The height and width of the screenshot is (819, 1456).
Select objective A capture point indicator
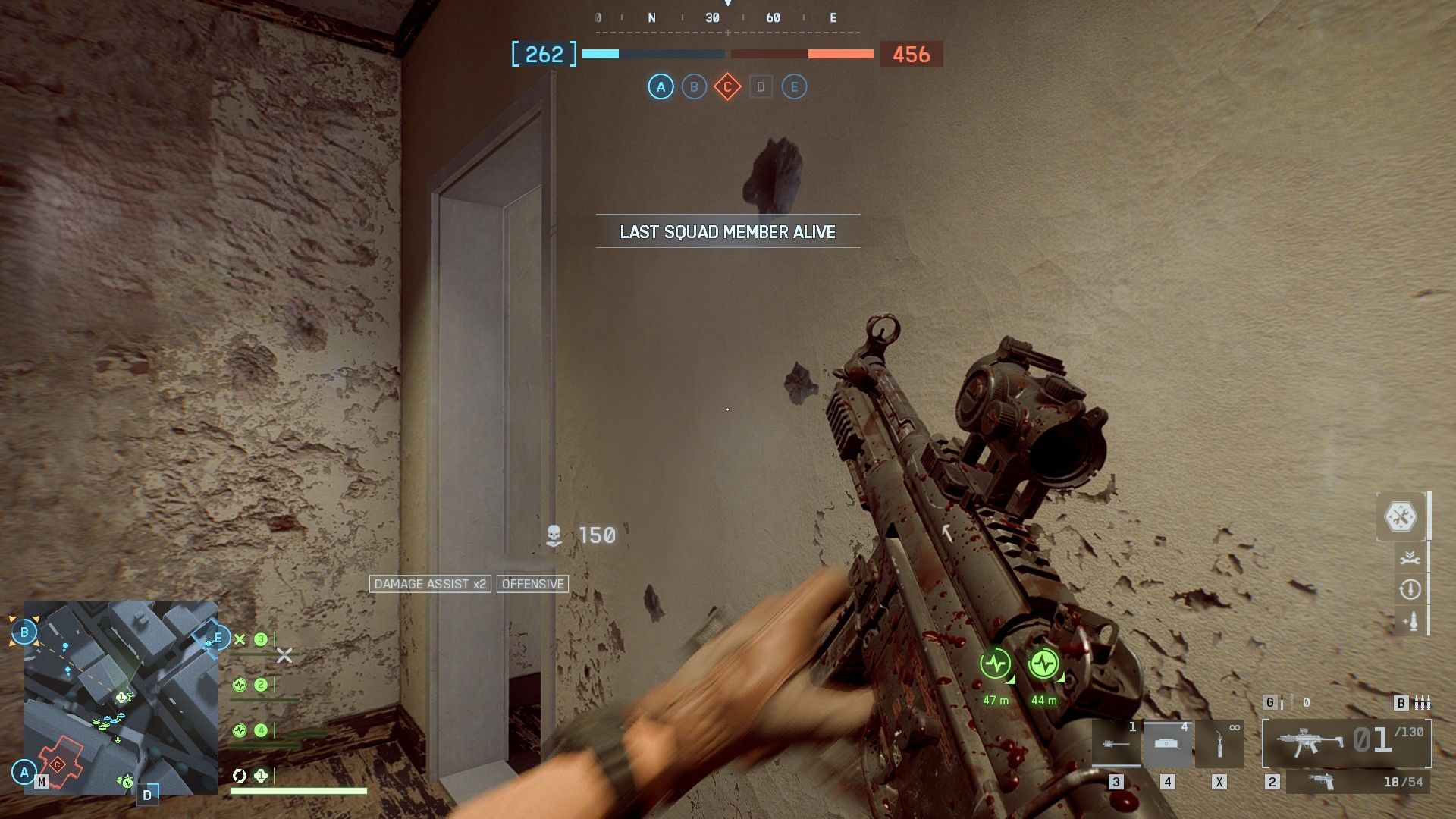[x=661, y=87]
